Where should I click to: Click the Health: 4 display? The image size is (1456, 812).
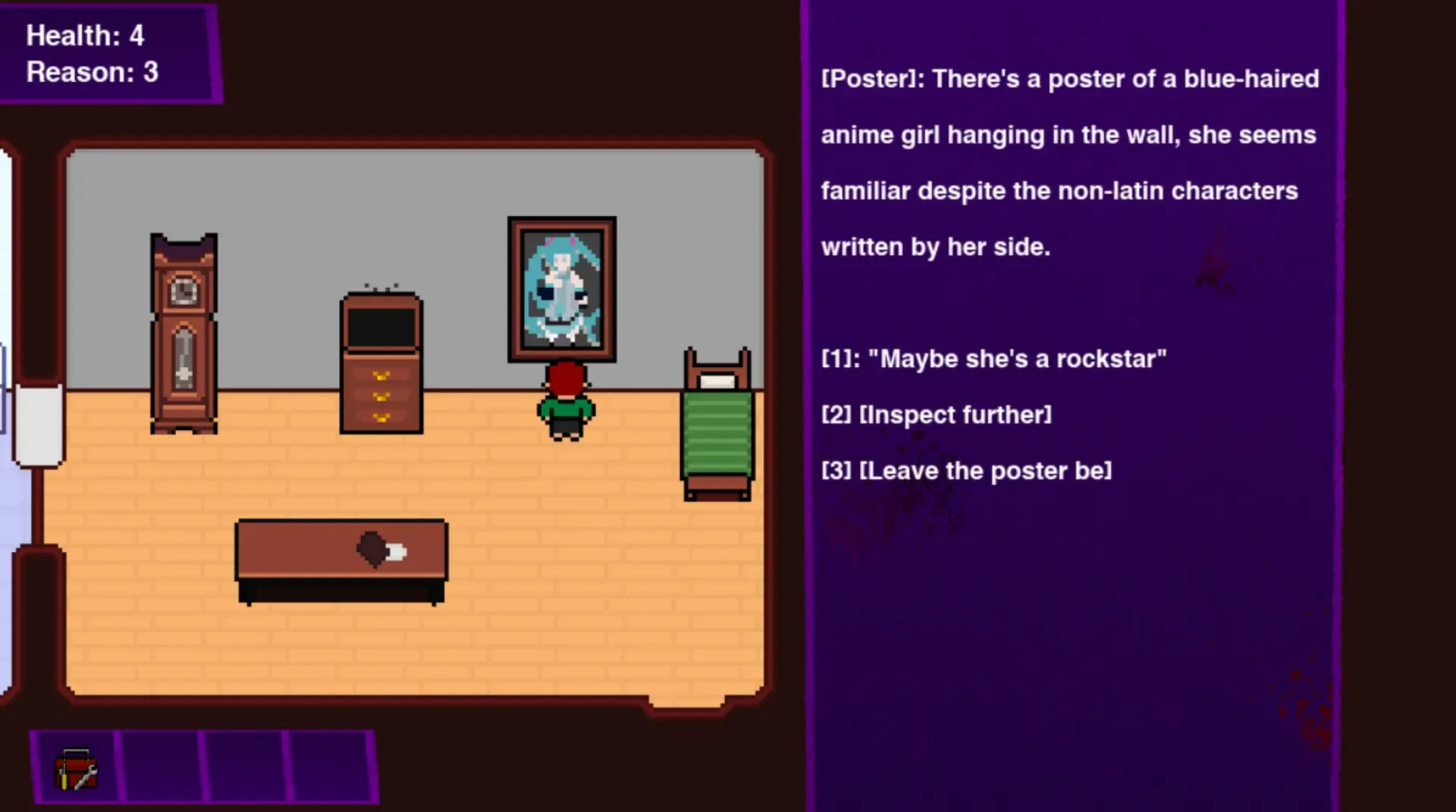pyautogui.click(x=85, y=36)
